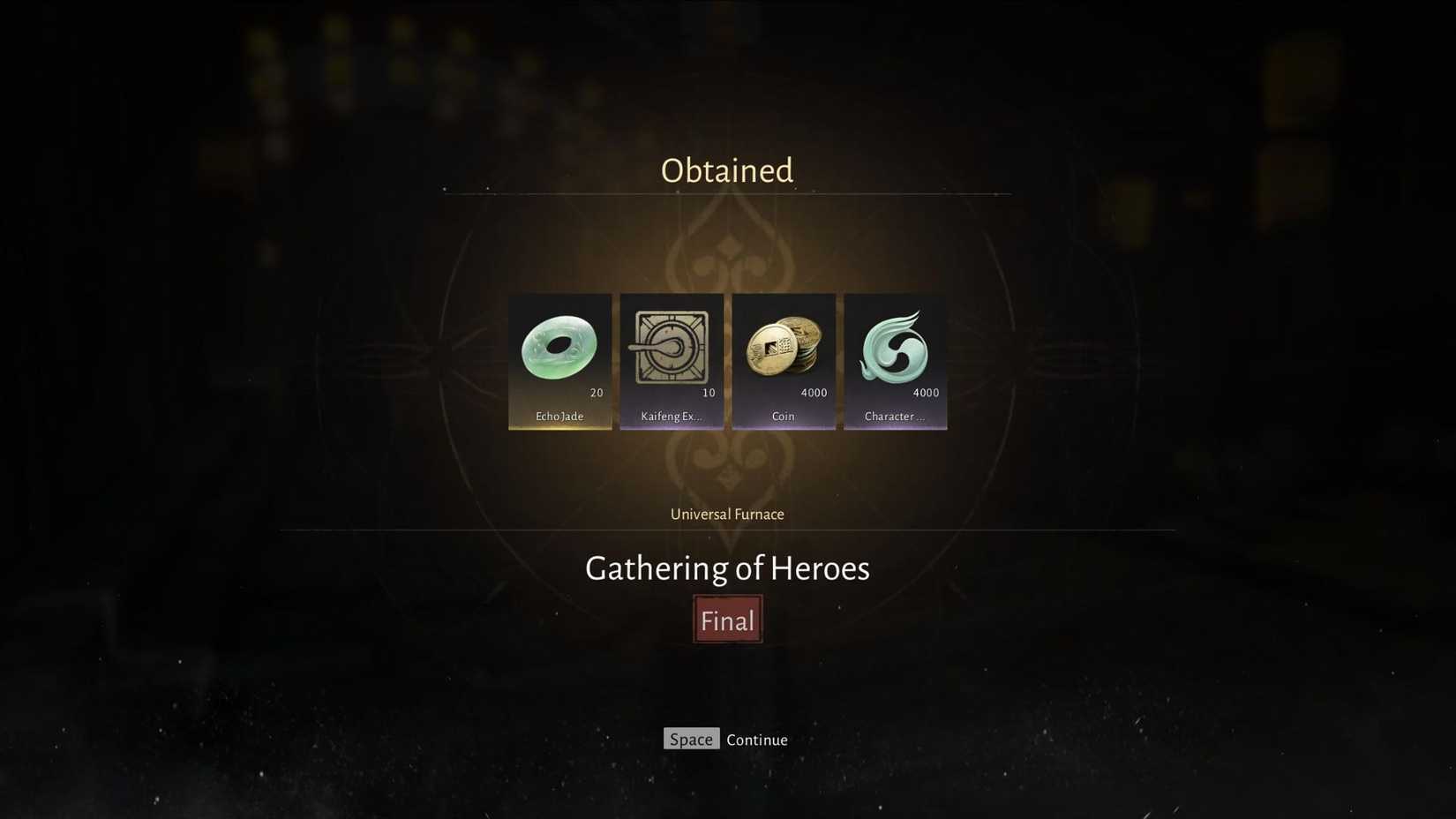This screenshot has width=1456, height=819.
Task: Click the 4000 count on Character card
Action: pos(926,393)
